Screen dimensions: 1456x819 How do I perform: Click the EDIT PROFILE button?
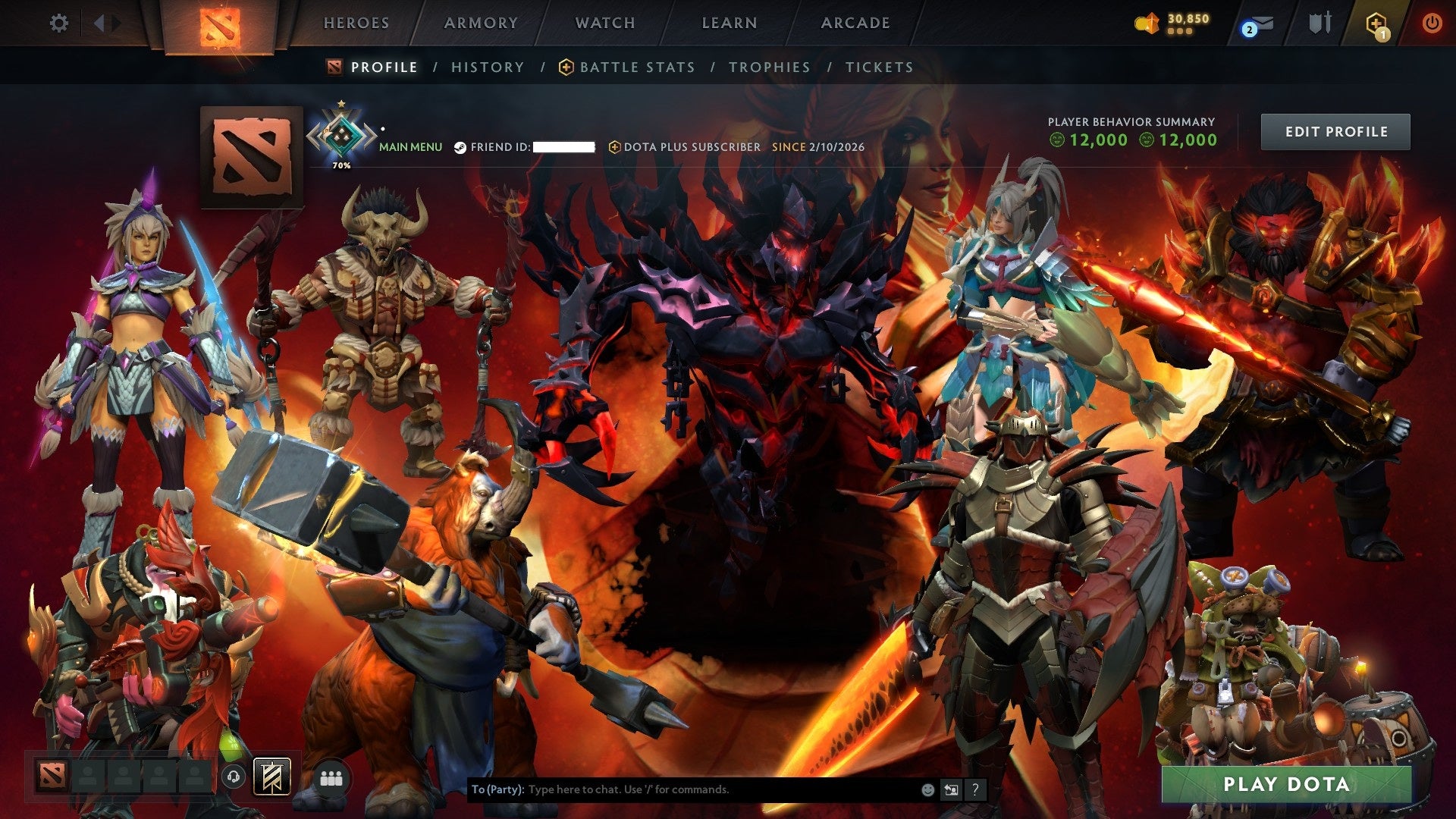1335,130
